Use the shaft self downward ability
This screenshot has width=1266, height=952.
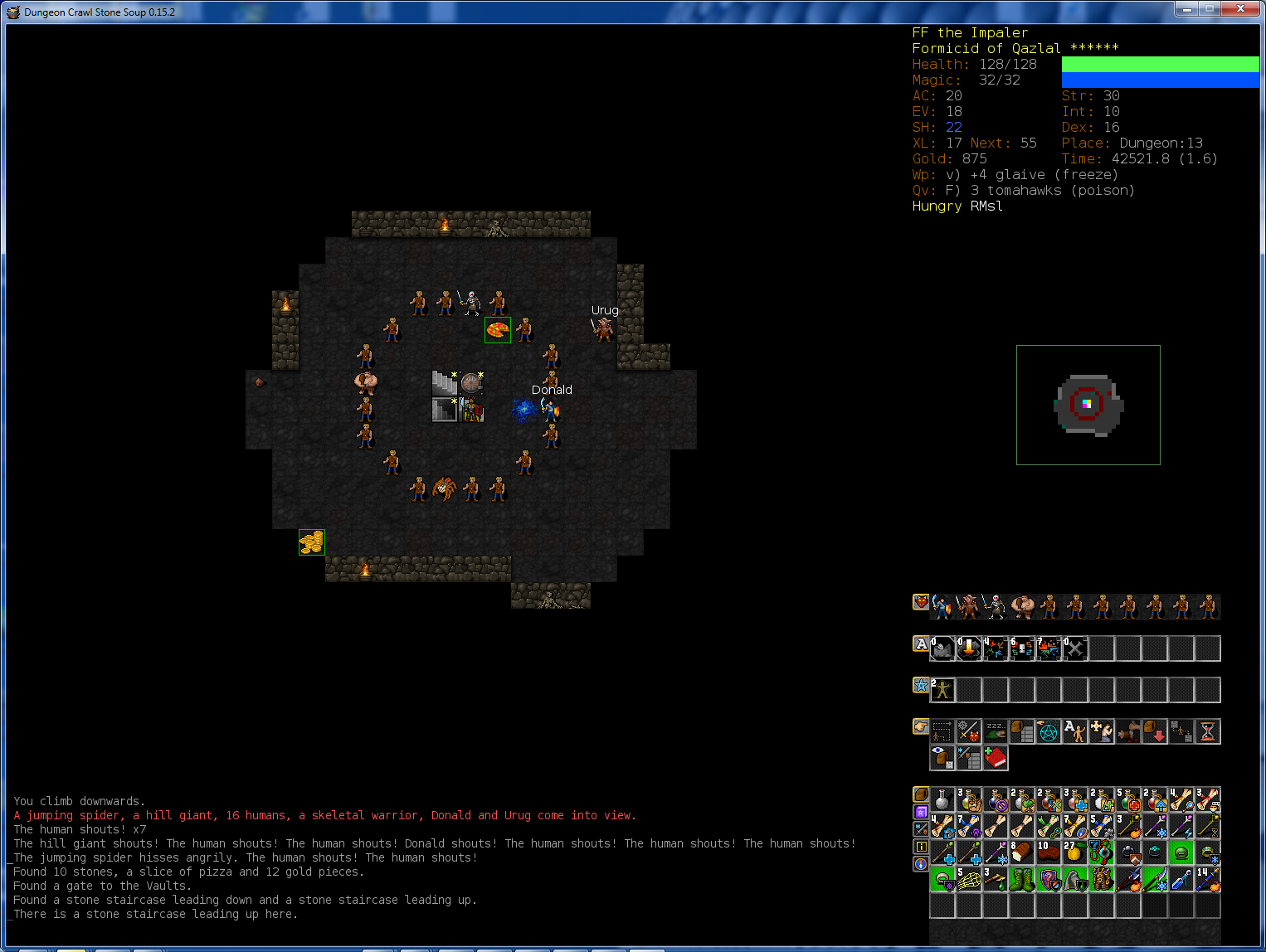tap(969, 648)
